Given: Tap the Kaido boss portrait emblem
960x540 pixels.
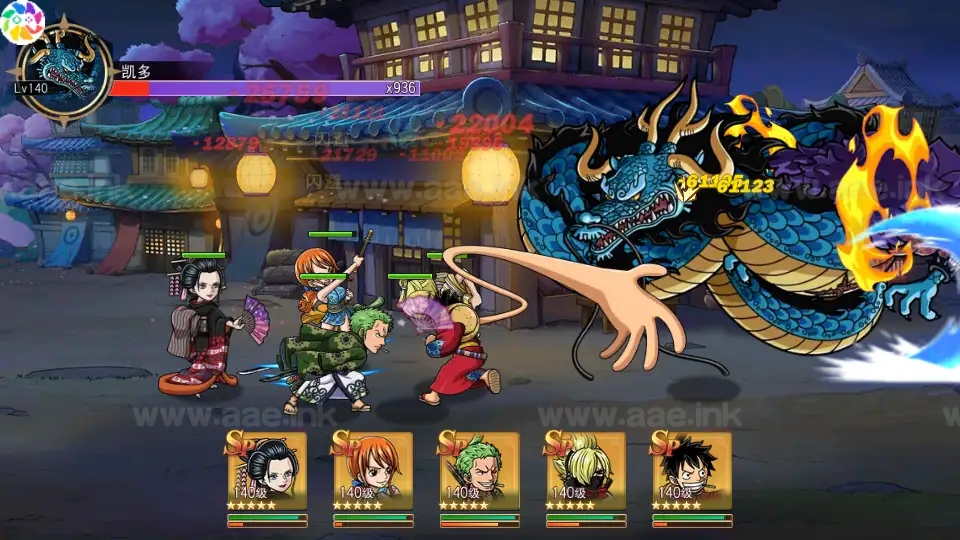Looking at the screenshot, I should click(x=63, y=70).
